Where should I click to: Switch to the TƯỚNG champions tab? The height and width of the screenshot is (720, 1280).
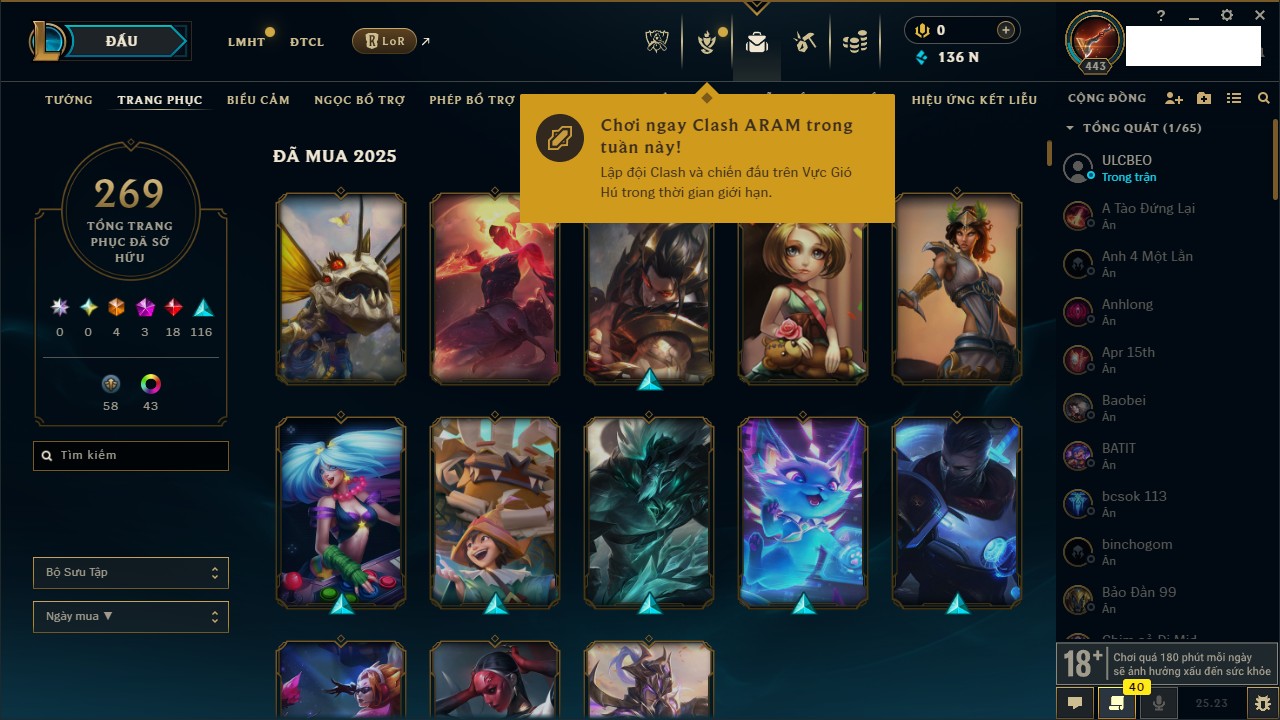coord(69,100)
